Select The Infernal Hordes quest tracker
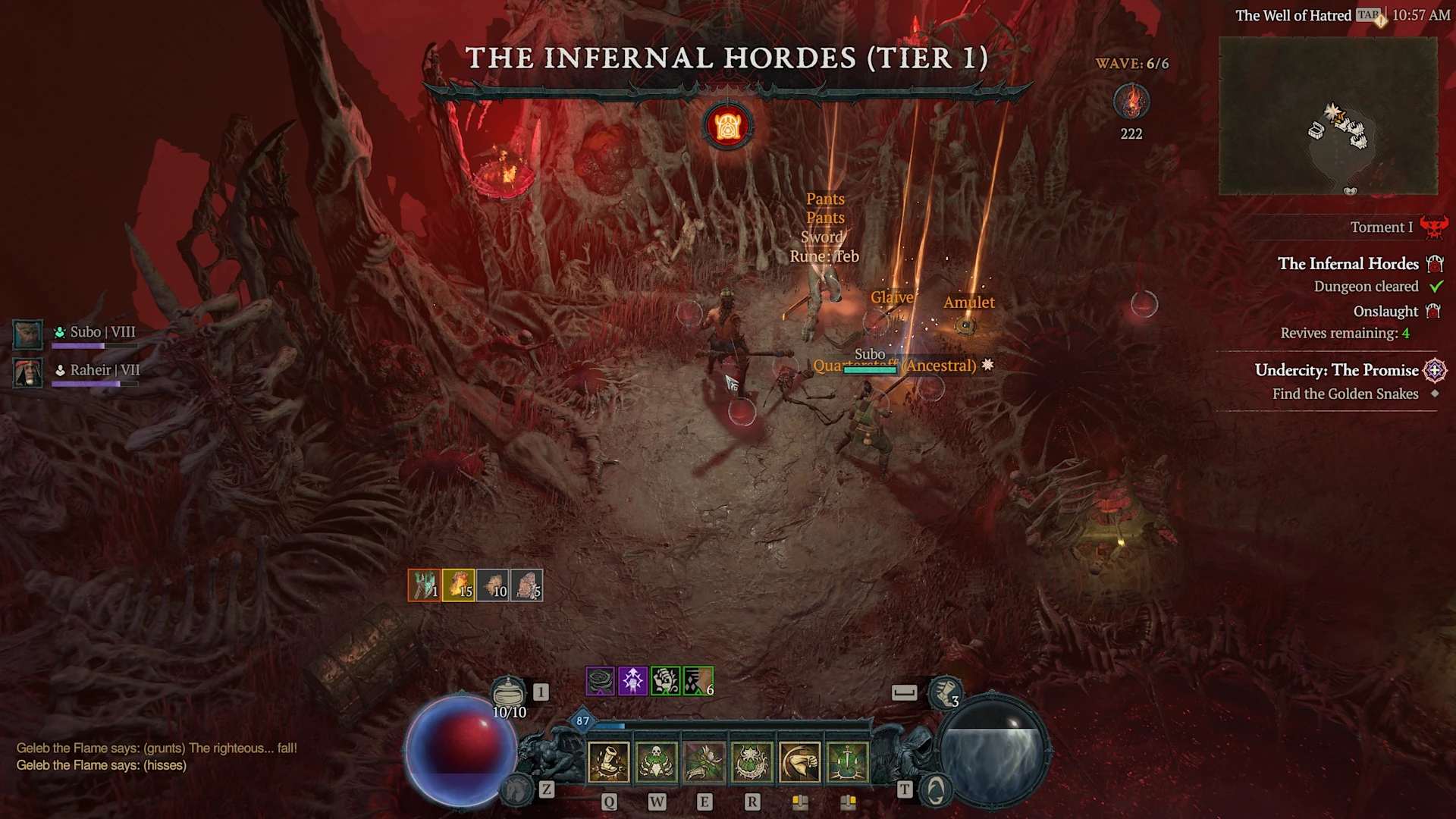Viewport: 1456px width, 819px height. point(1348,264)
